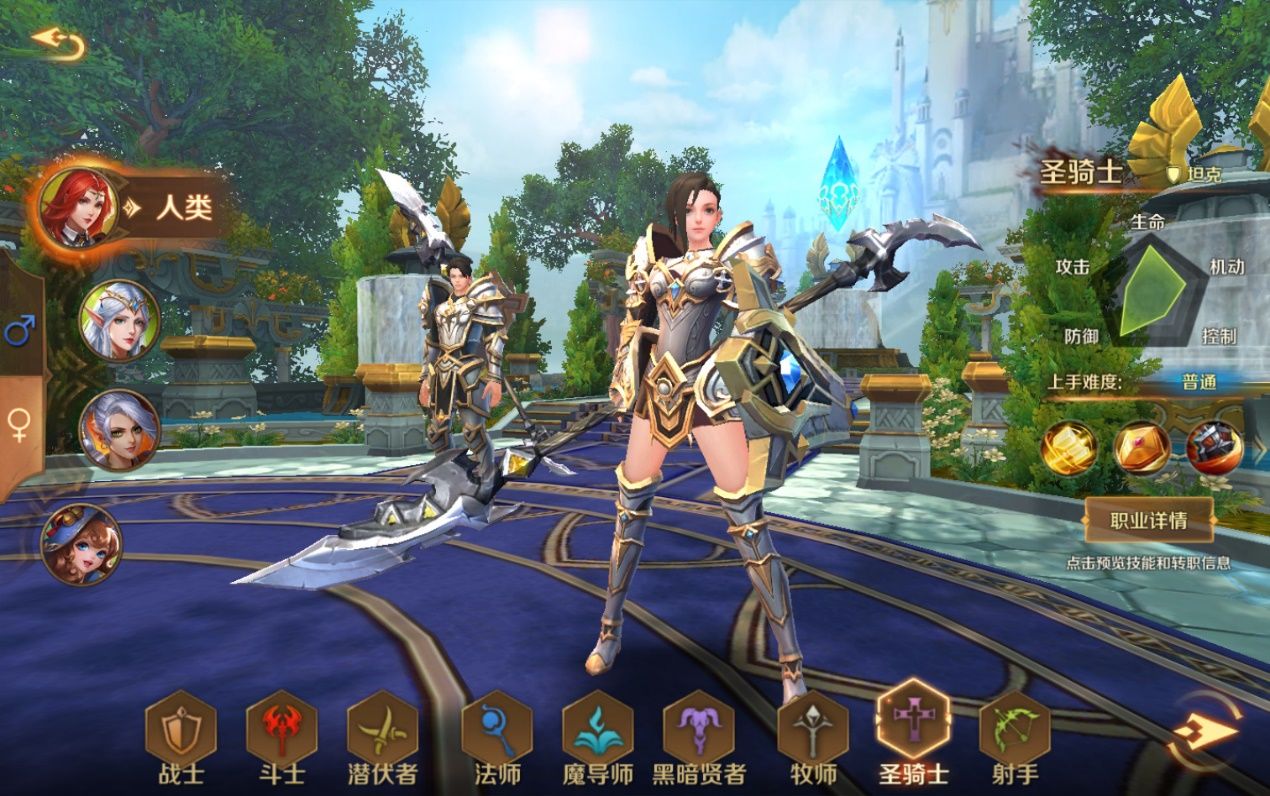This screenshot has width=1270, height=796.
Task: Select the 人类 (Human) race portrait
Action: [78, 208]
